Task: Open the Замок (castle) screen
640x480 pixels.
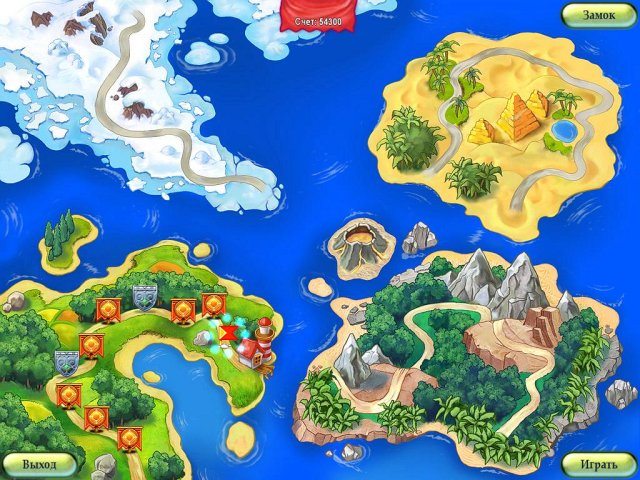Action: pyautogui.click(x=598, y=15)
